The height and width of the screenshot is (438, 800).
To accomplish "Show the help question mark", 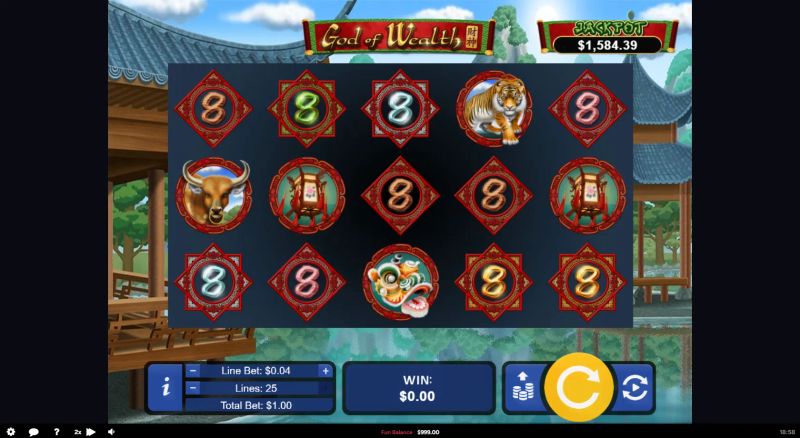I will 56,432.
